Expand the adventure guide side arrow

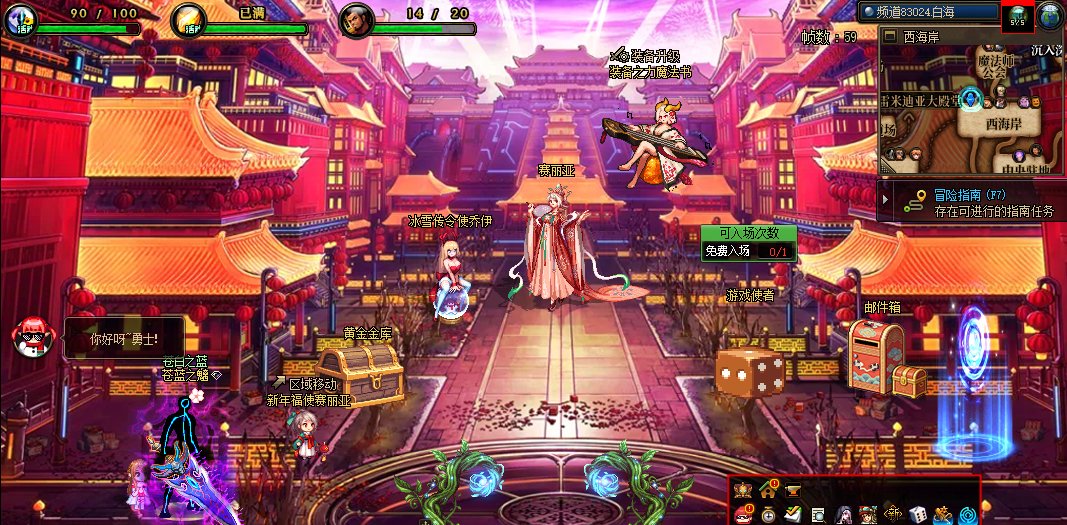883,200
